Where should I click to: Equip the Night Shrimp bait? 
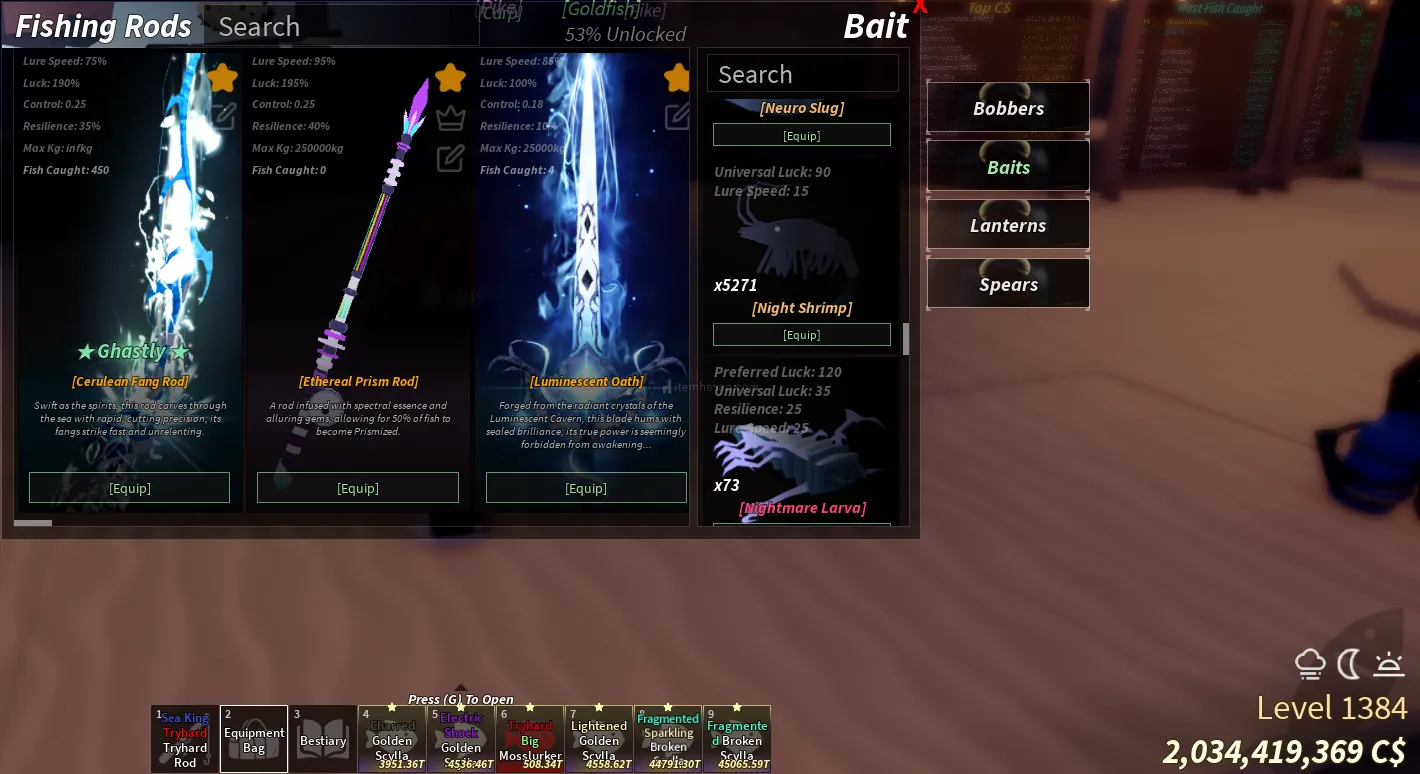(x=801, y=334)
